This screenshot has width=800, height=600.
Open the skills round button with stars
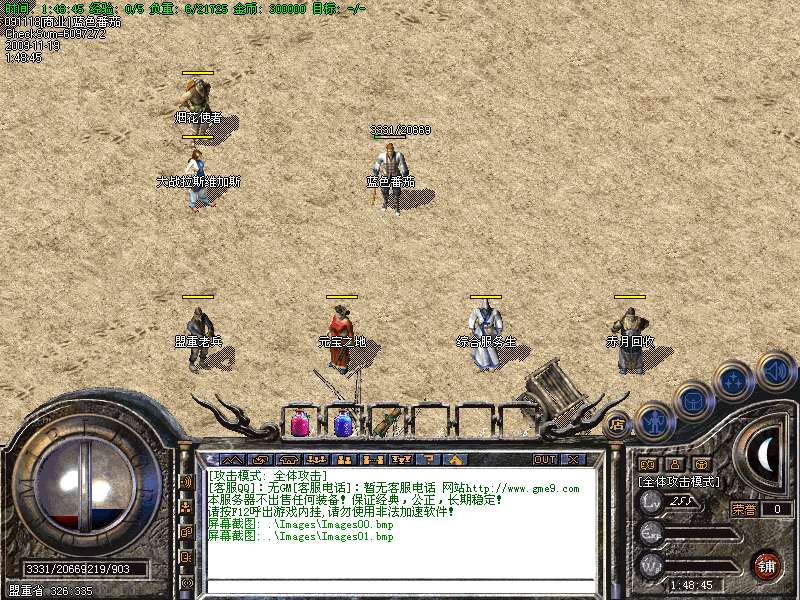click(735, 381)
